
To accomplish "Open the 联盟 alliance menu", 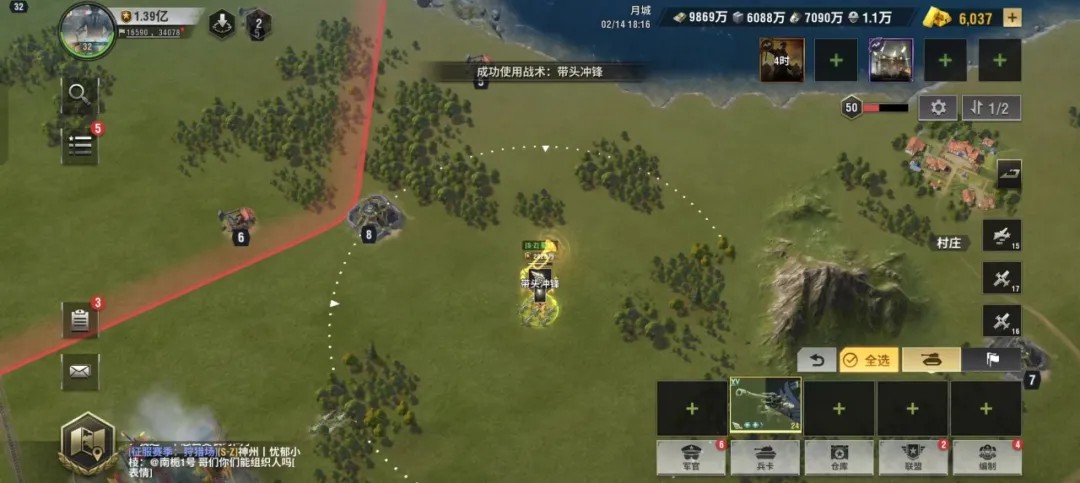I will pos(912,457).
